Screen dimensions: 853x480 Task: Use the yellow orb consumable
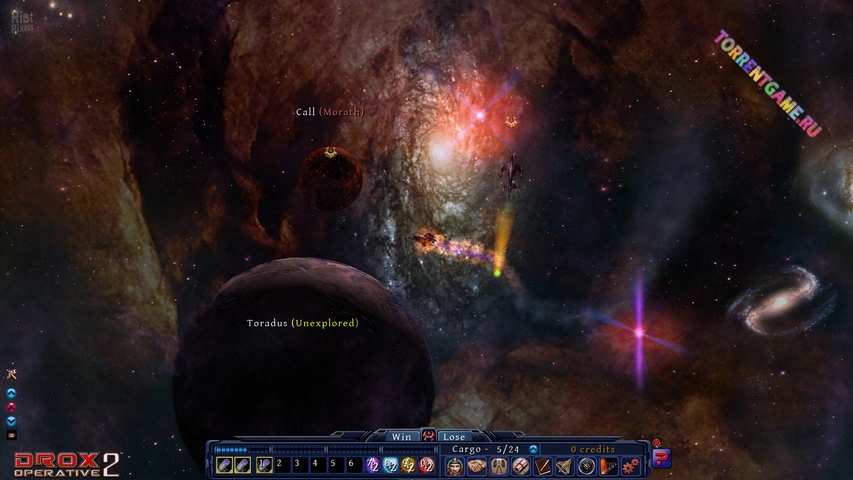click(x=408, y=465)
